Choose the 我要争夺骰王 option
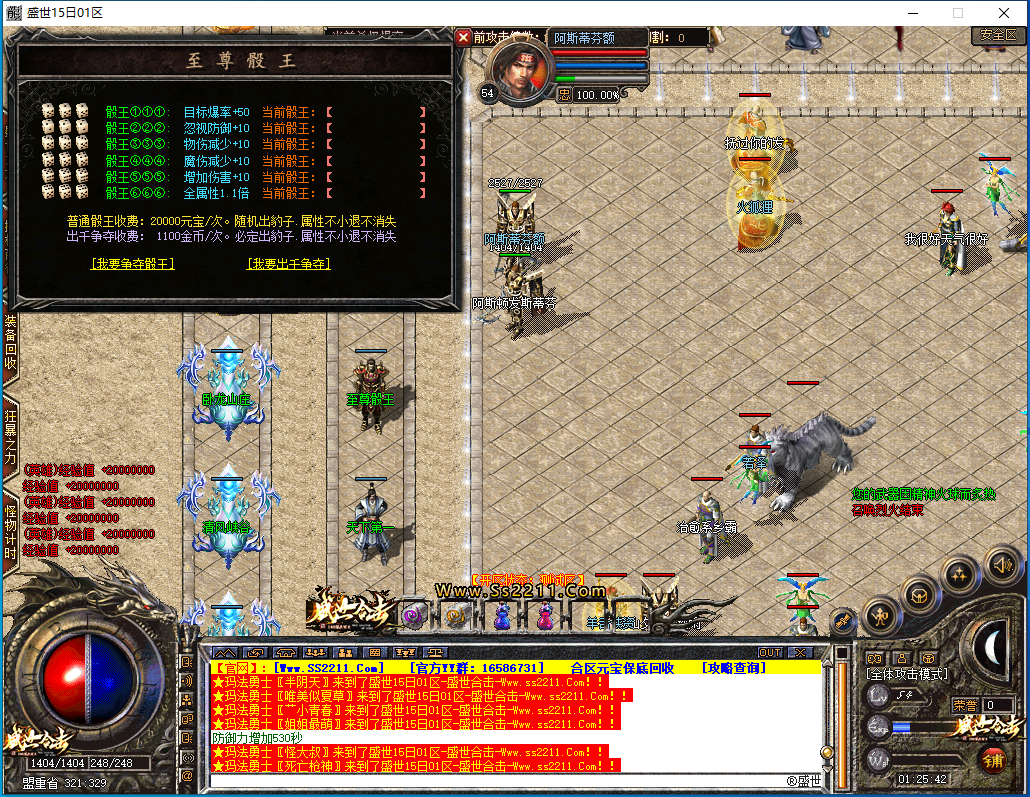This screenshot has width=1030, height=797. (133, 264)
